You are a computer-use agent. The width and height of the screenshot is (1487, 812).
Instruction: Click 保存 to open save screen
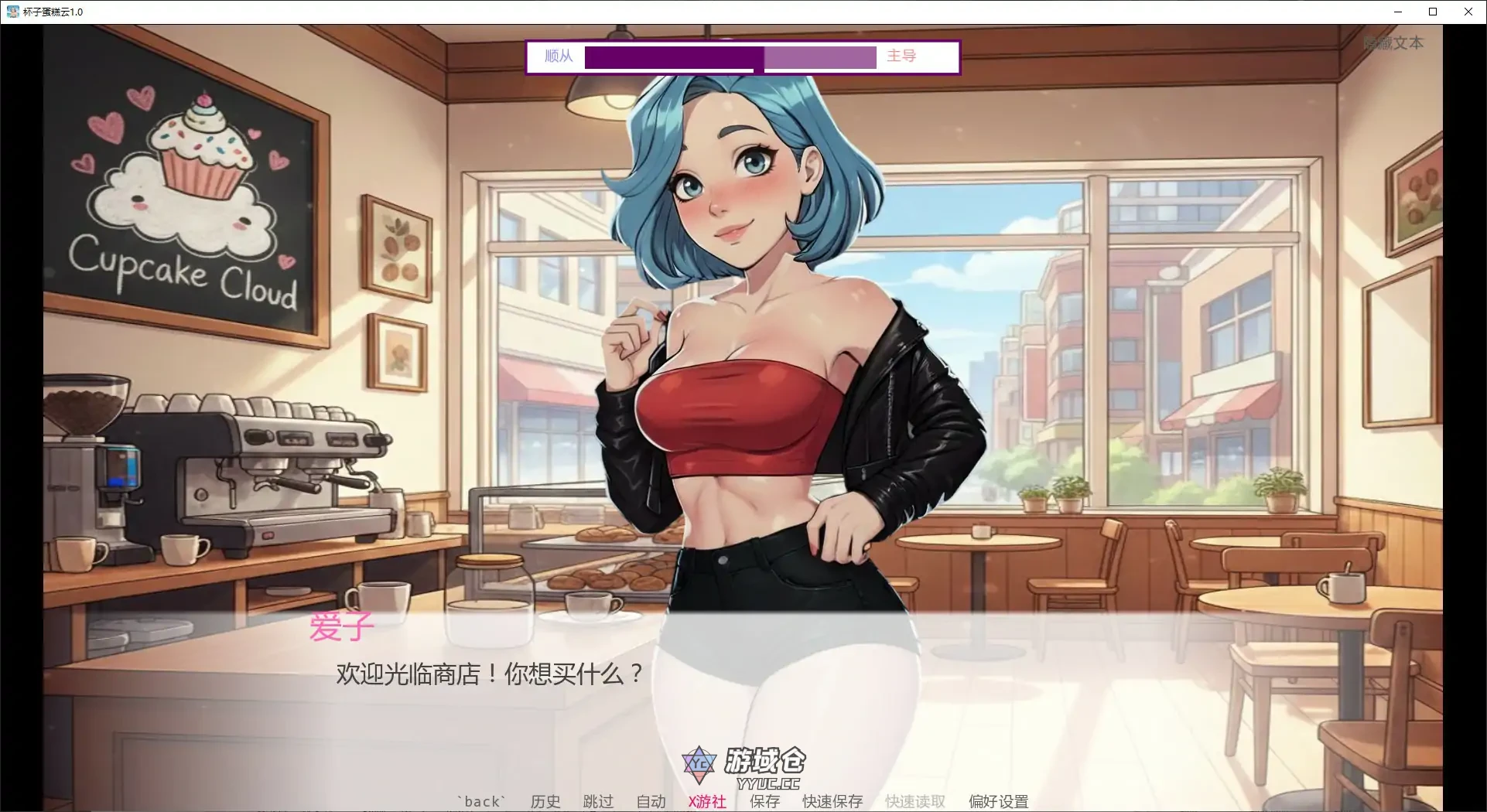tap(764, 801)
